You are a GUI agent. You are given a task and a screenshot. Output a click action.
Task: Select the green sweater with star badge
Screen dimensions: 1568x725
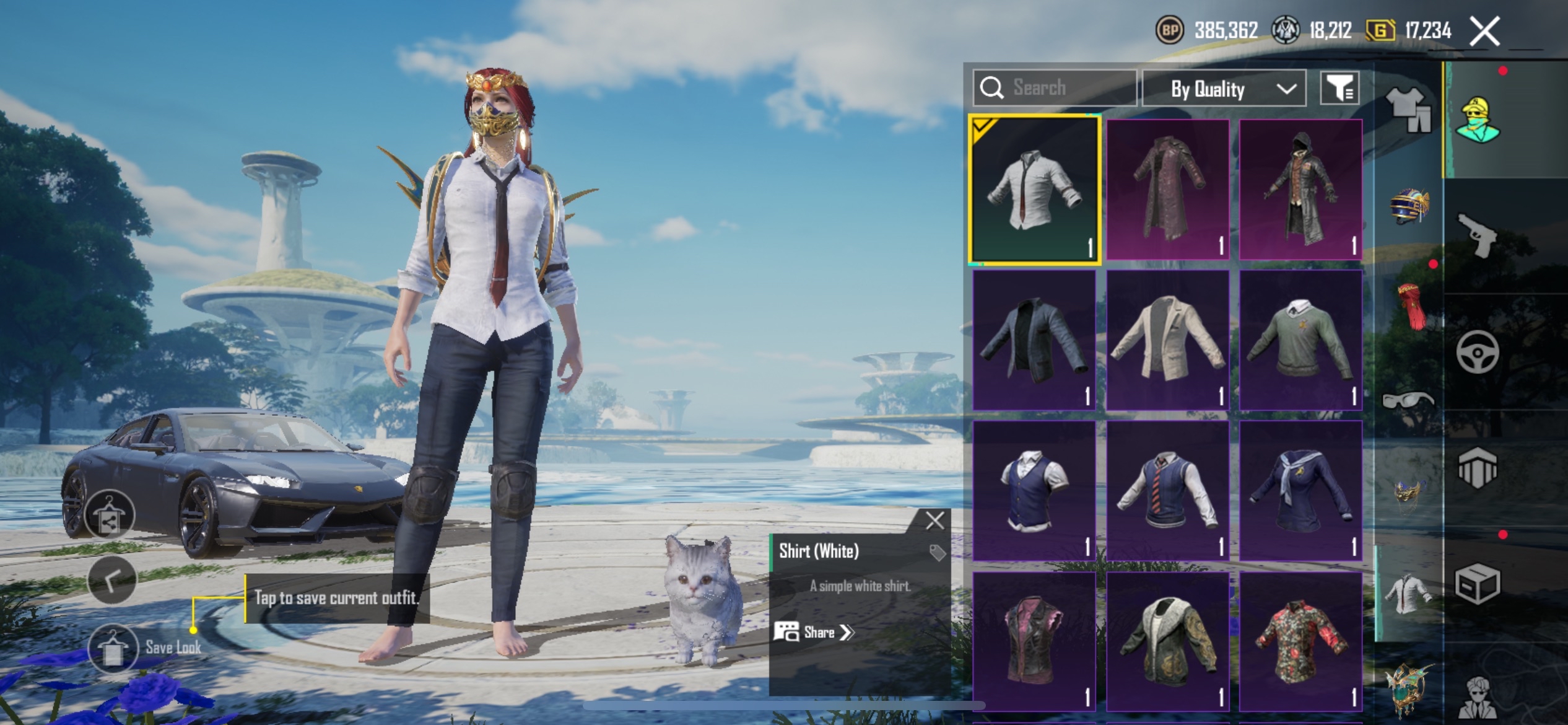(x=1300, y=340)
